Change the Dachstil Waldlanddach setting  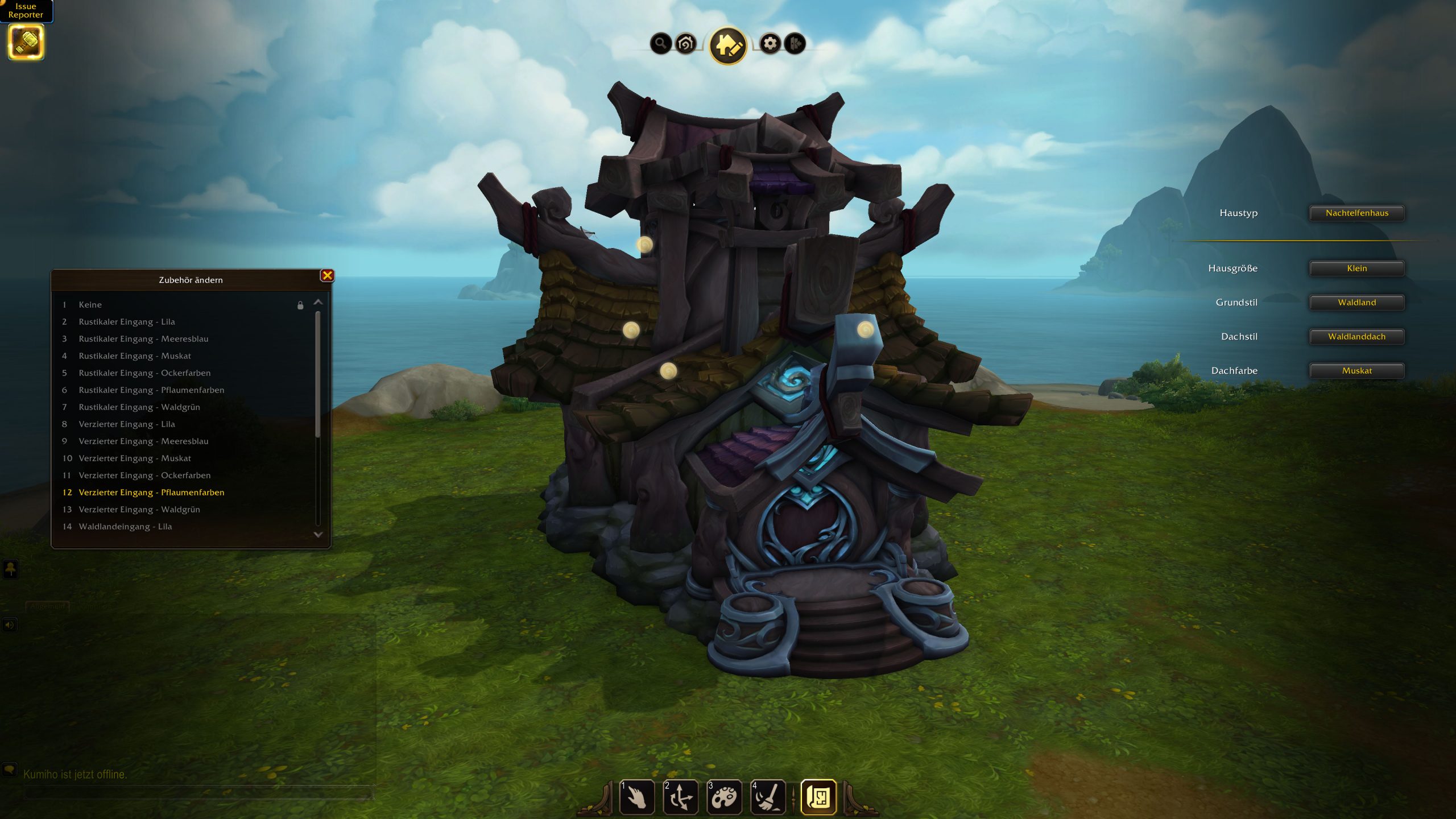[1356, 337]
